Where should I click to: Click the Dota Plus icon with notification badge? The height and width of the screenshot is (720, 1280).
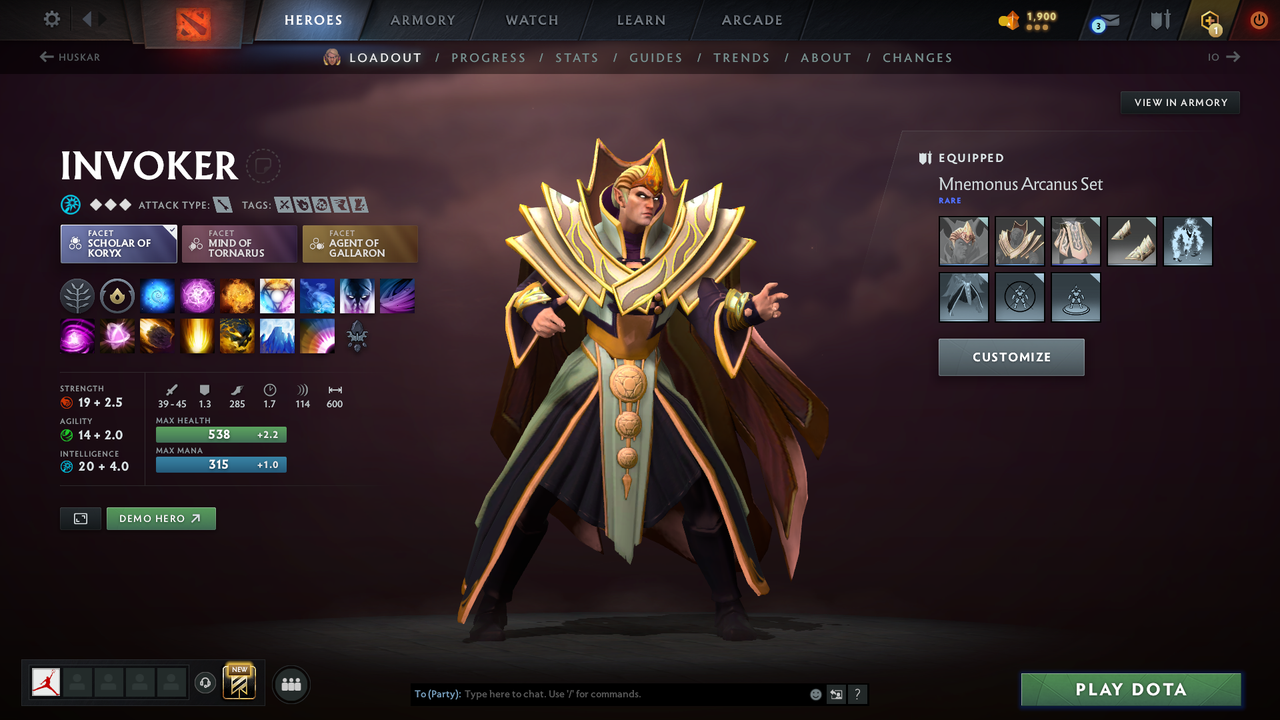click(x=1212, y=20)
